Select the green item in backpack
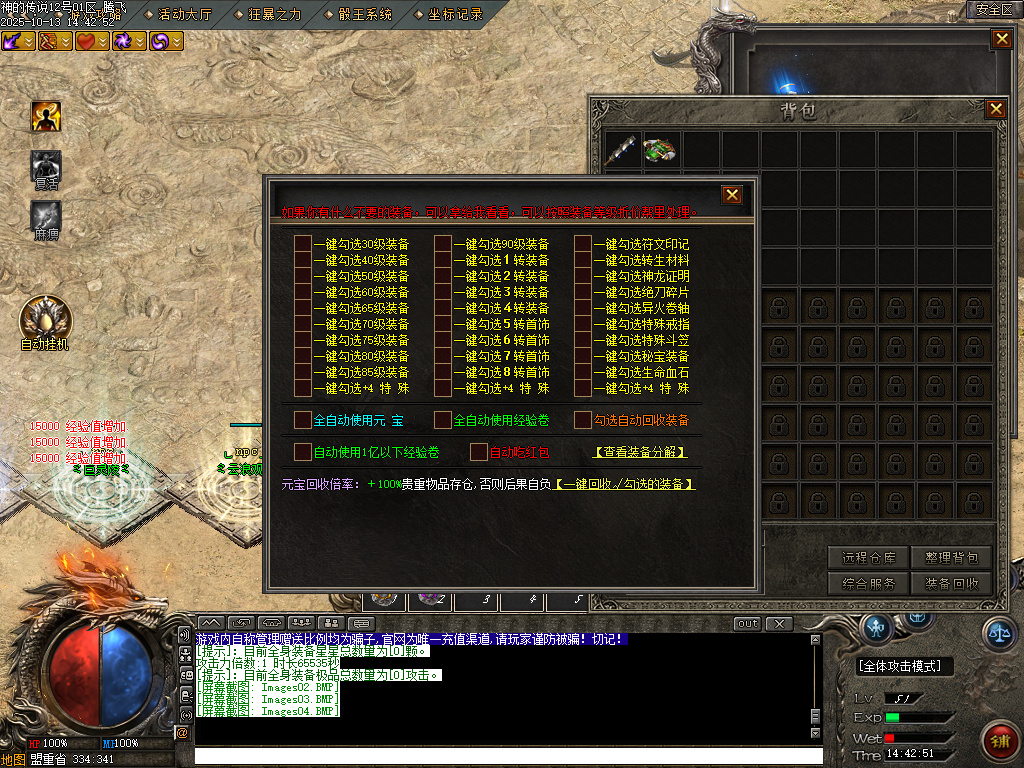Image resolution: width=1024 pixels, height=768 pixels. tap(660, 150)
